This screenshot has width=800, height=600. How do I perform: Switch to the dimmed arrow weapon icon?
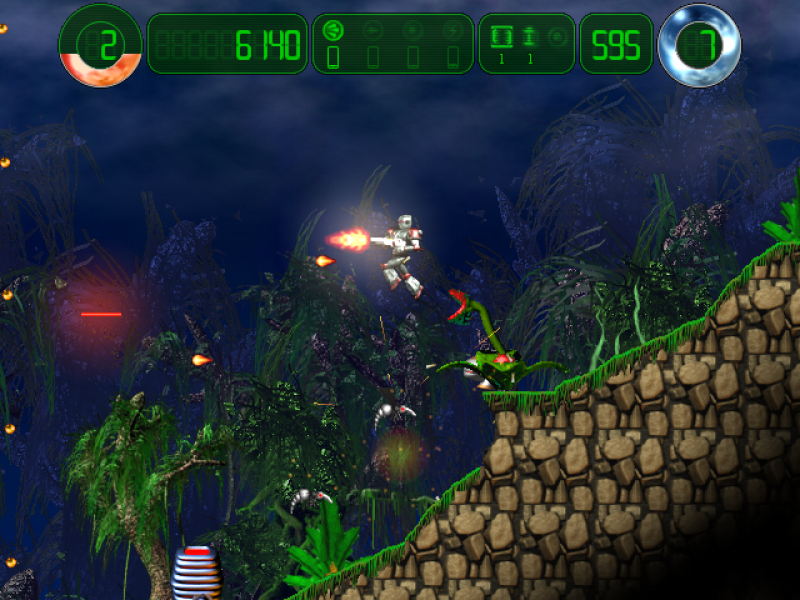pos(373,31)
